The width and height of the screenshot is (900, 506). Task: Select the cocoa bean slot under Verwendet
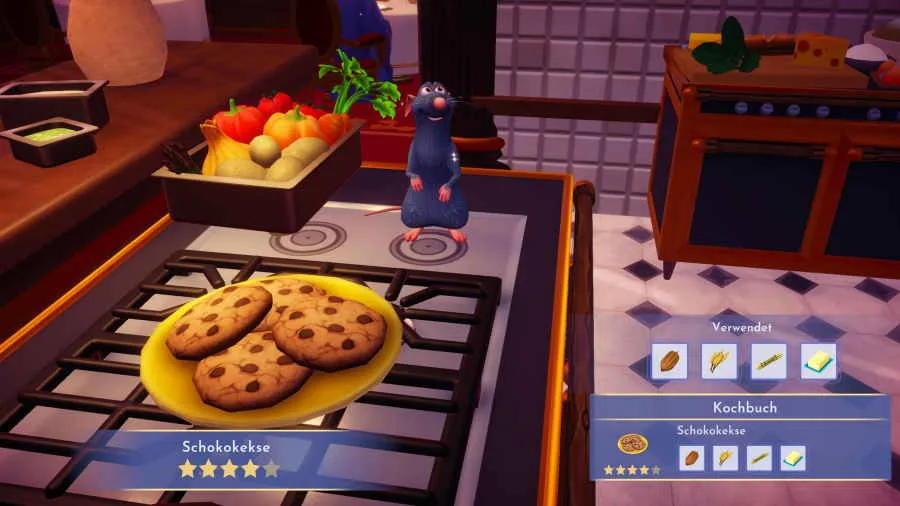pyautogui.click(x=669, y=361)
